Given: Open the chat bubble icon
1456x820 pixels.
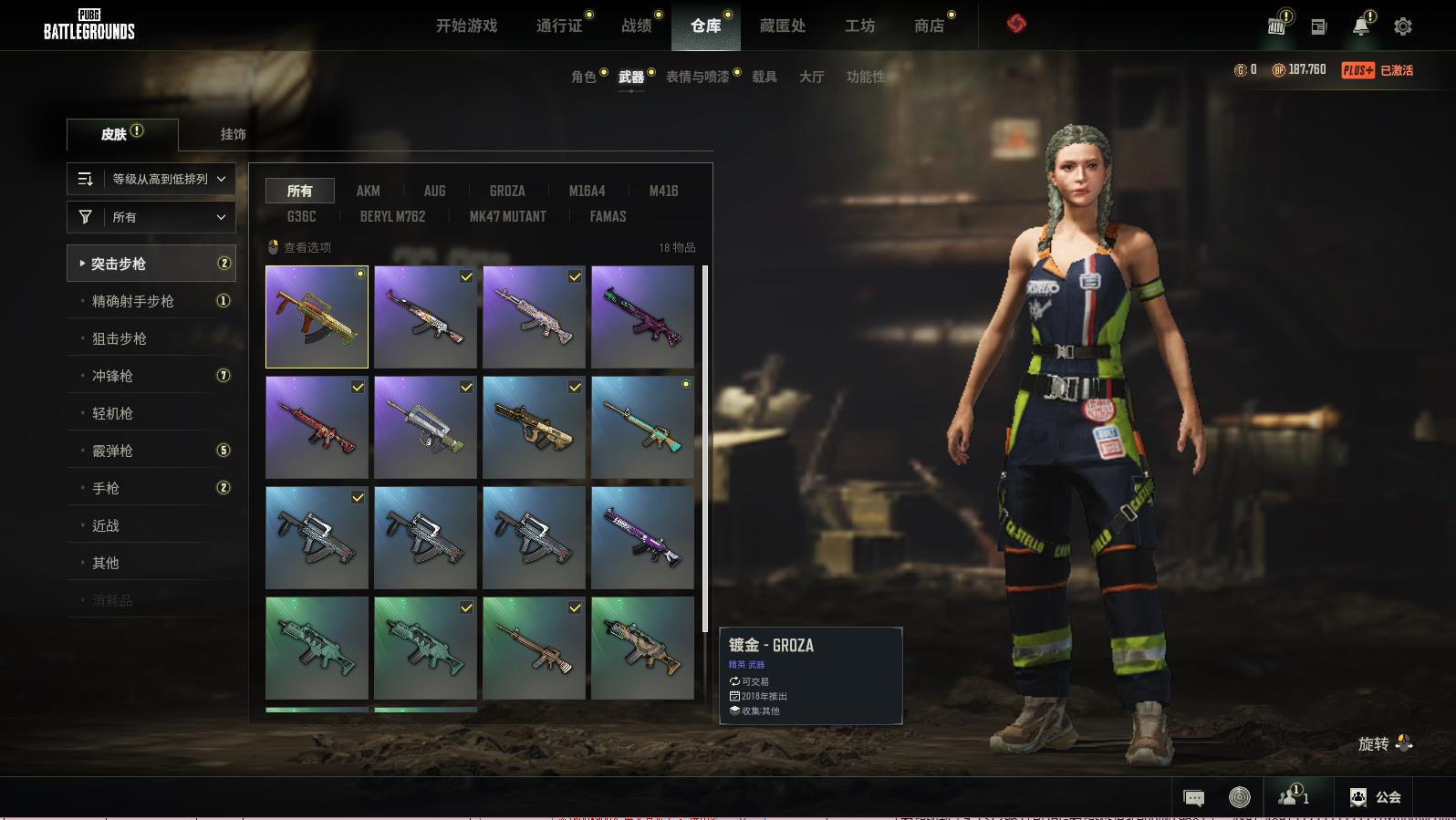Looking at the screenshot, I should [x=1193, y=798].
